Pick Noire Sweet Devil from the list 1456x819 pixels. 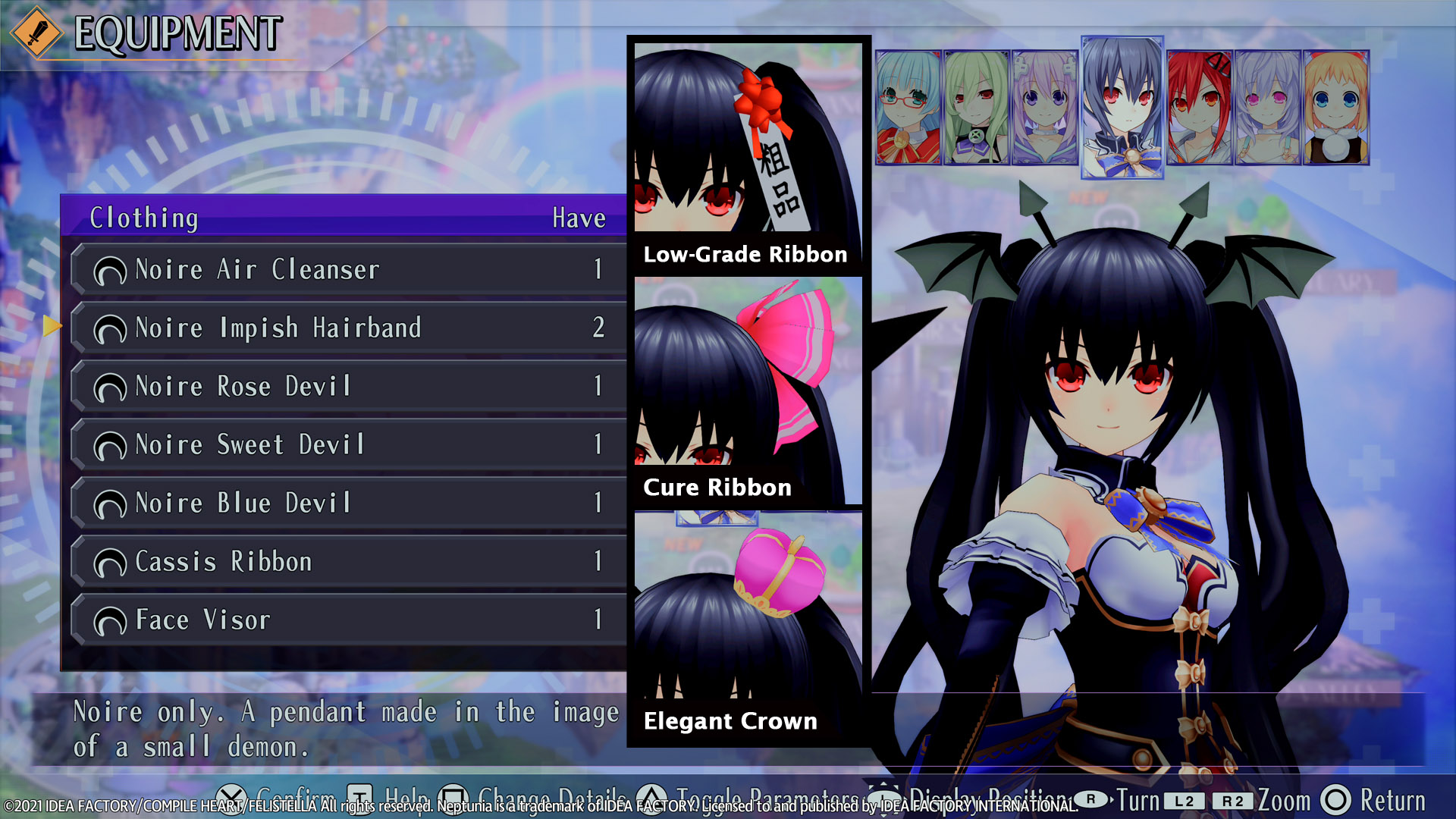point(349,444)
